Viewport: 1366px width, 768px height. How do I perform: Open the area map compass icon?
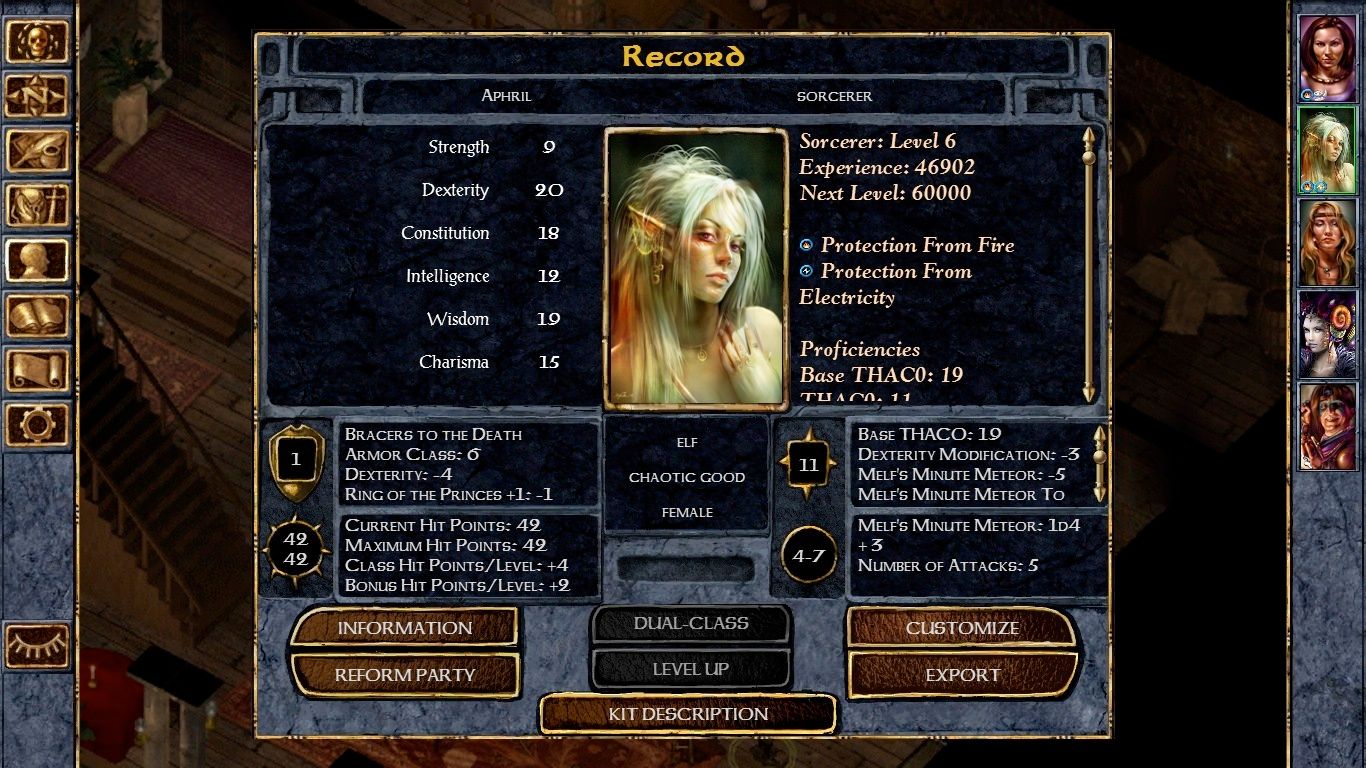pyautogui.click(x=37, y=96)
